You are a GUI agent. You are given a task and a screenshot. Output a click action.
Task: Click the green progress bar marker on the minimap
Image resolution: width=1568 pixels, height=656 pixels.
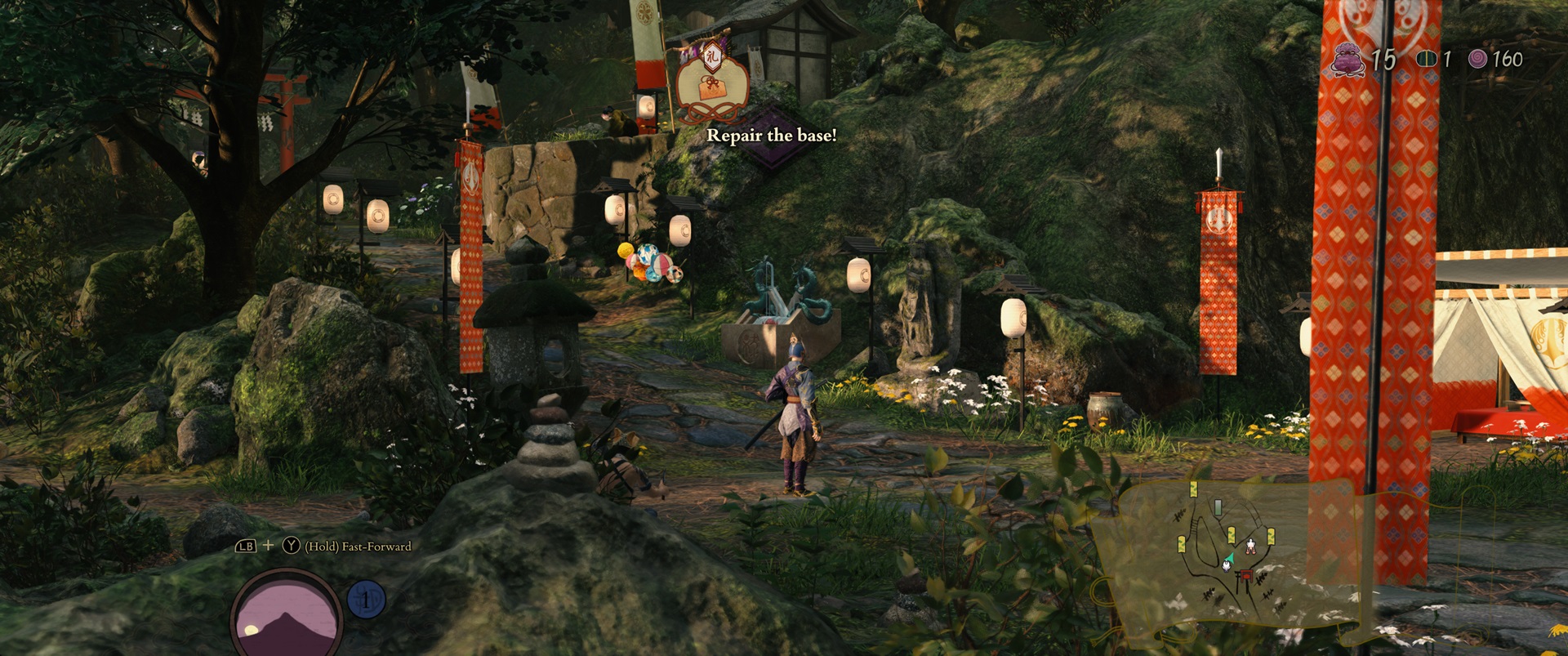click(1218, 507)
